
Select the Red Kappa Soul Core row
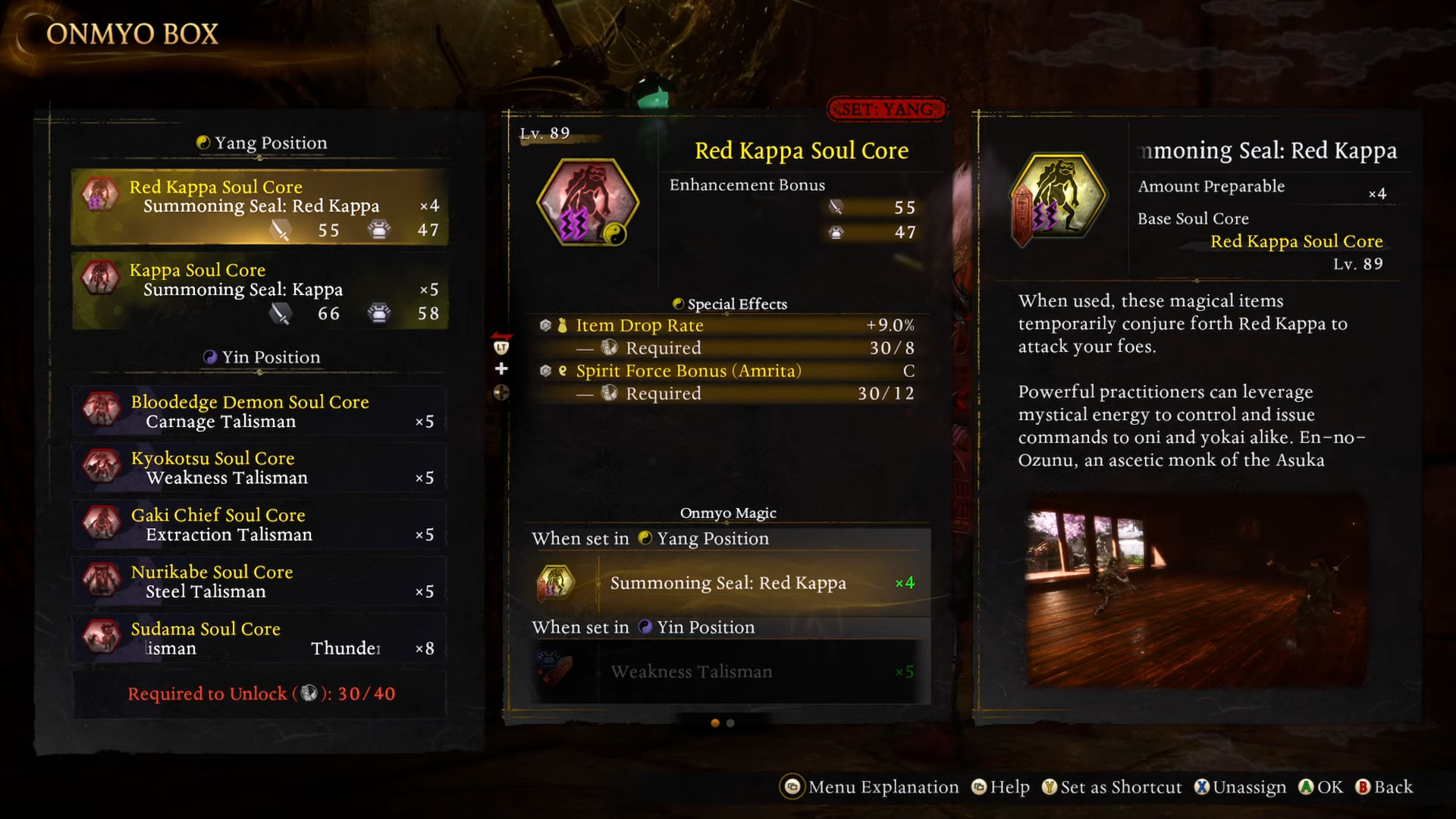[x=259, y=206]
